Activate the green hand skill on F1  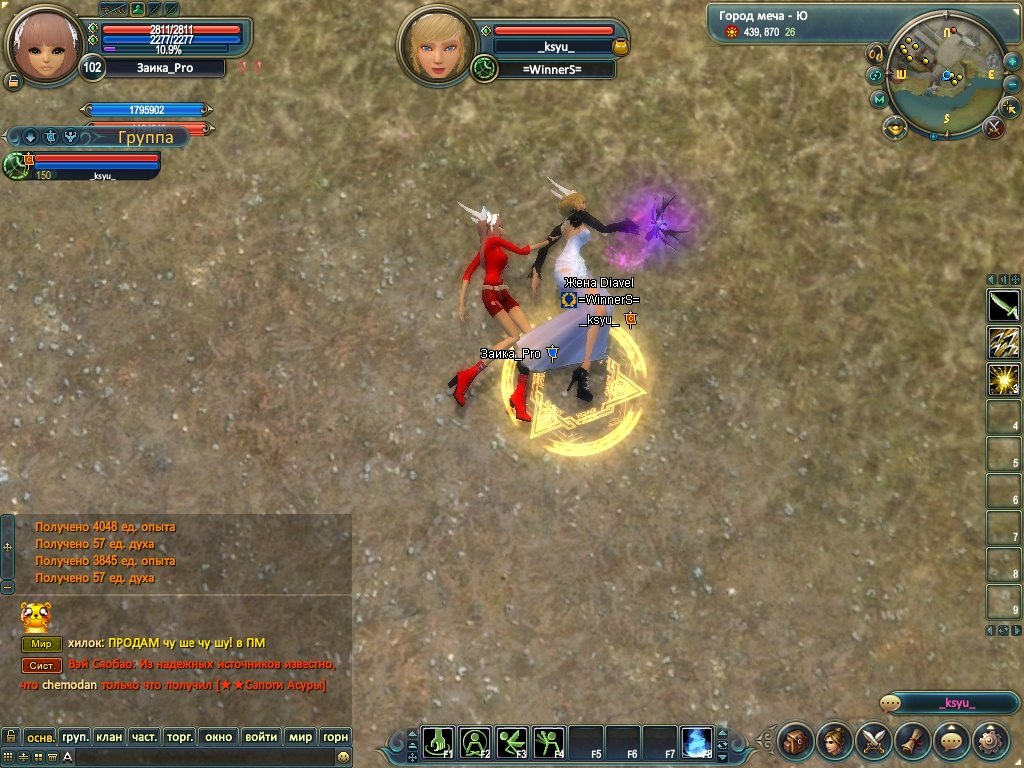point(438,742)
